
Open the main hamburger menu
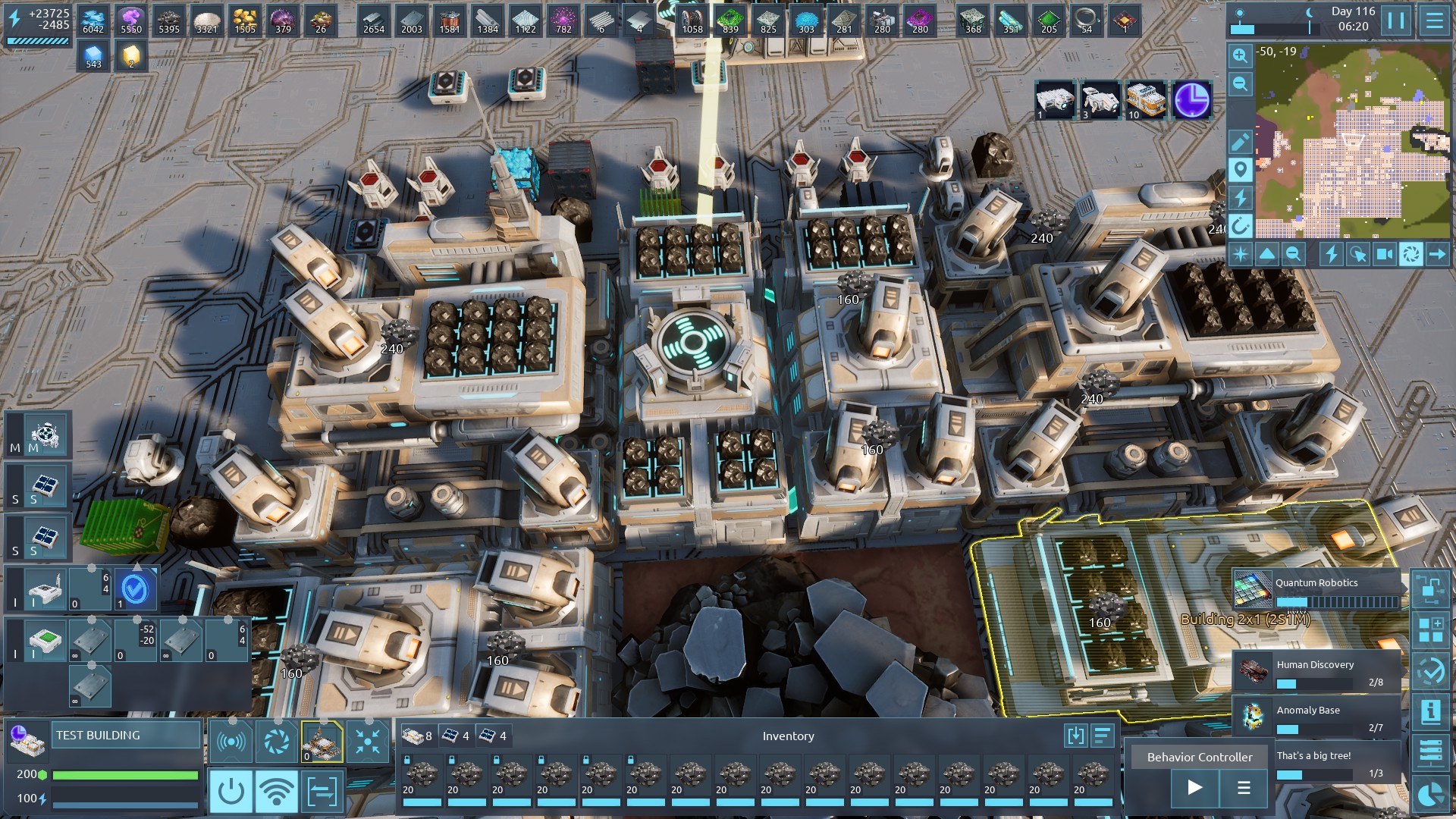[x=1434, y=20]
